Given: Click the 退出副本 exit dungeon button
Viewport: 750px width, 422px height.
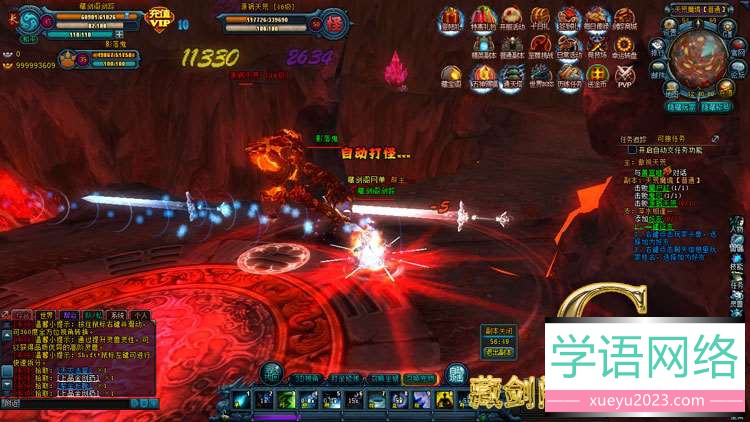Looking at the screenshot, I should [497, 351].
